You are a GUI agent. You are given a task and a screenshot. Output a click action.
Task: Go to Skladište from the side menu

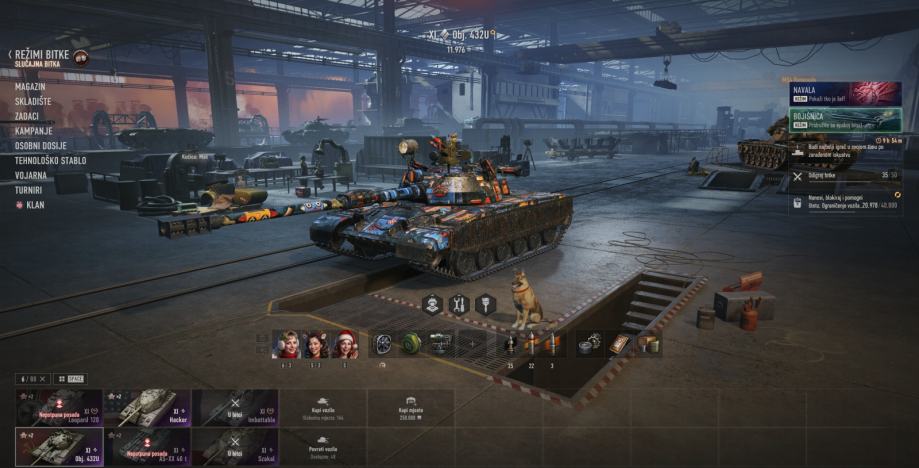coord(34,102)
